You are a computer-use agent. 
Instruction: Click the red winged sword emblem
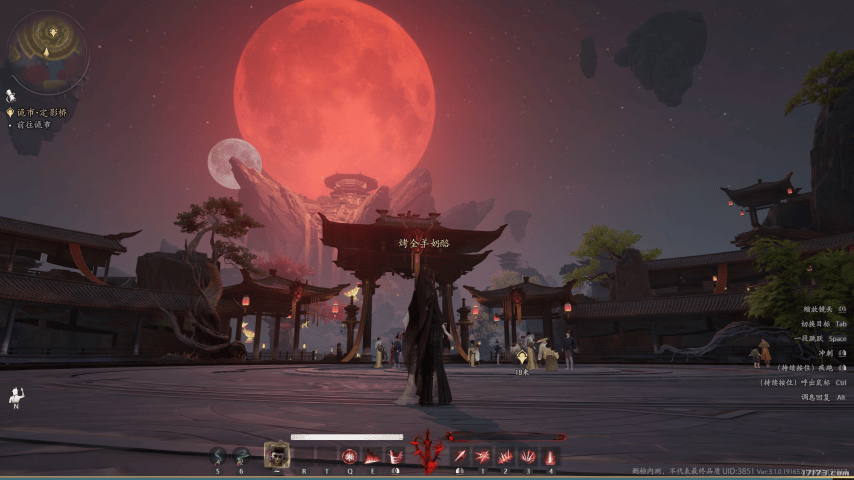[x=427, y=452]
